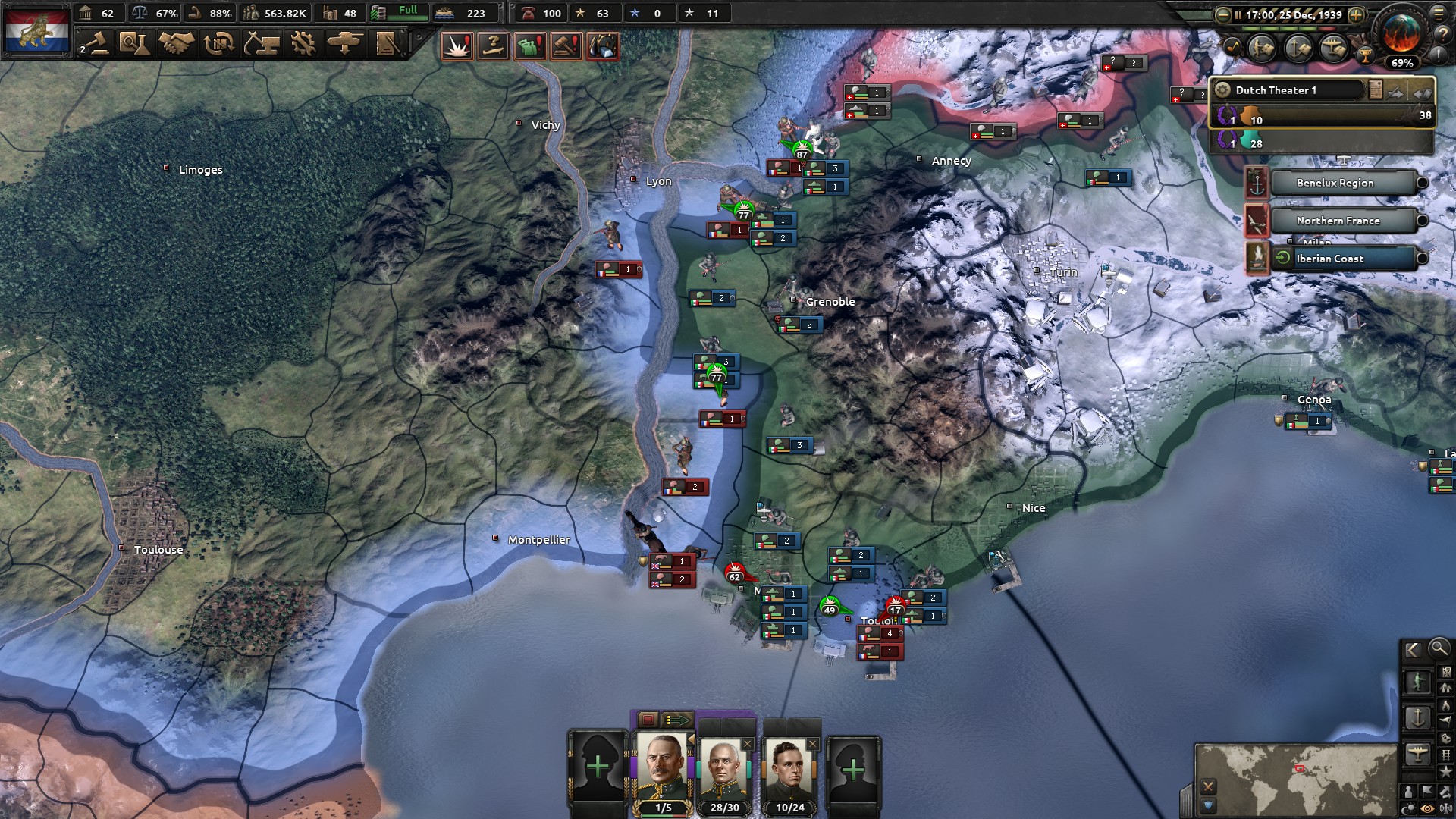
Task: Pause the game with the pause button
Action: pos(1238,14)
